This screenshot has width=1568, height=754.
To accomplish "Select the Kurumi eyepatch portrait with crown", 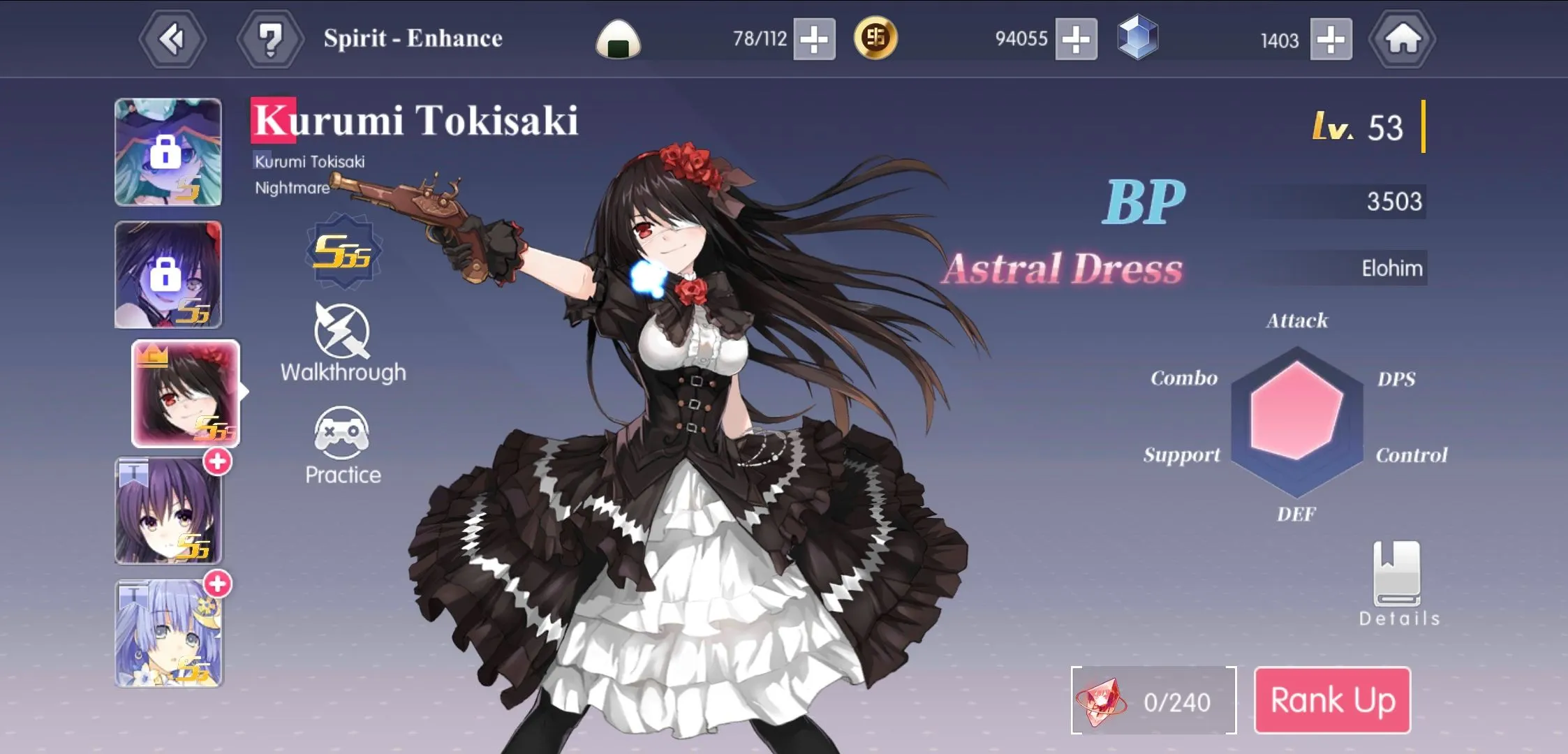I will pyautogui.click(x=186, y=394).
